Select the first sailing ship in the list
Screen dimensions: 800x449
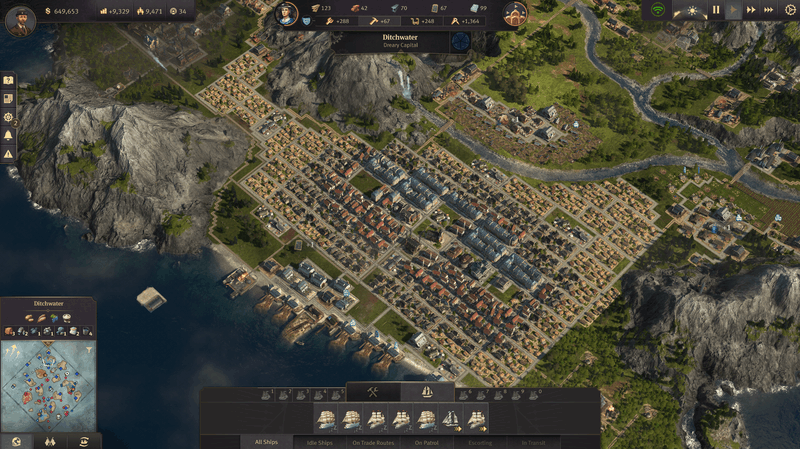pos(325,419)
